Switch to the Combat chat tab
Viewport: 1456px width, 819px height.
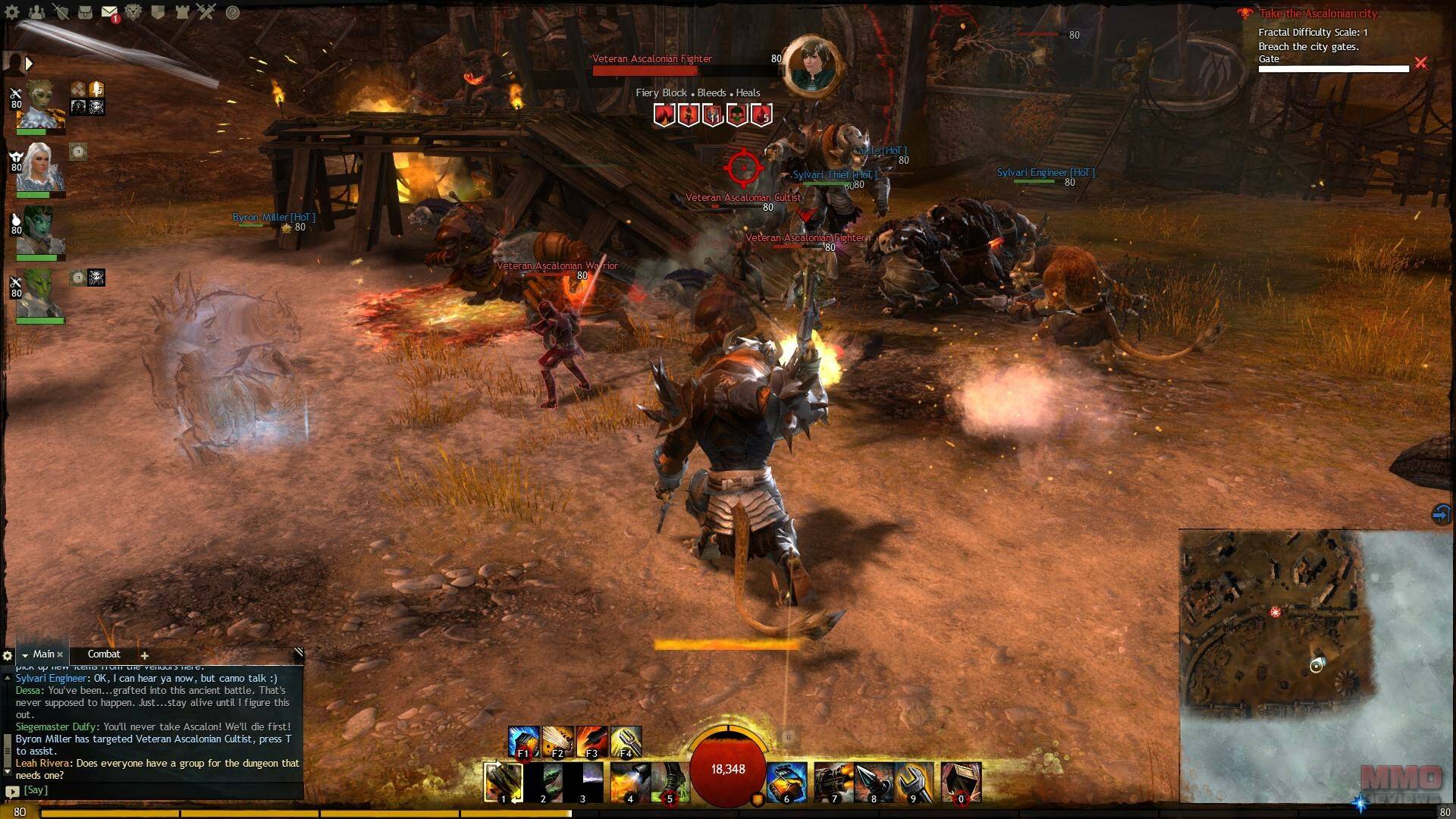[104, 654]
